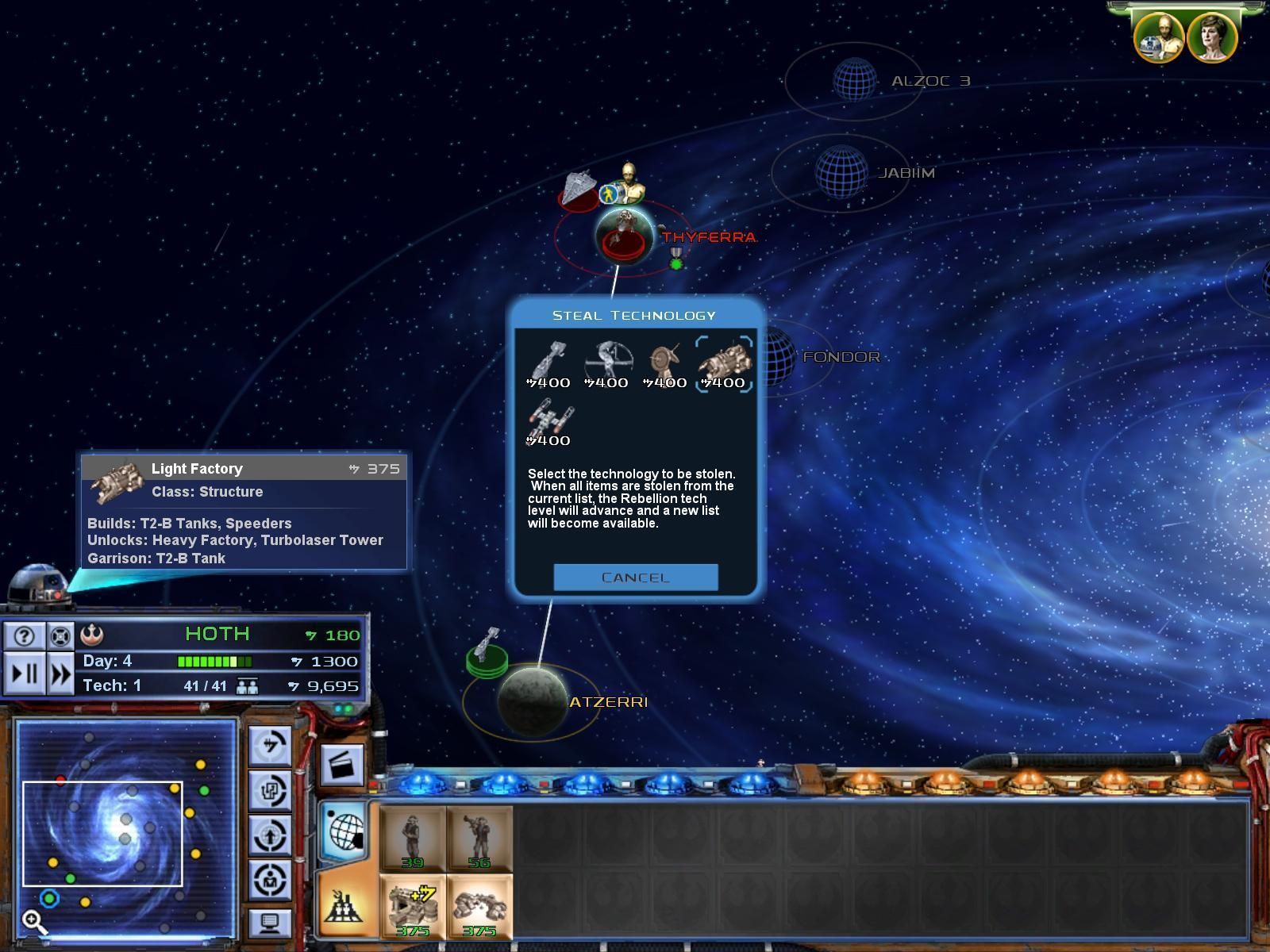This screenshot has width=1270, height=952.
Task: Build the mining facility with credits symbol
Action: pyautogui.click(x=413, y=907)
